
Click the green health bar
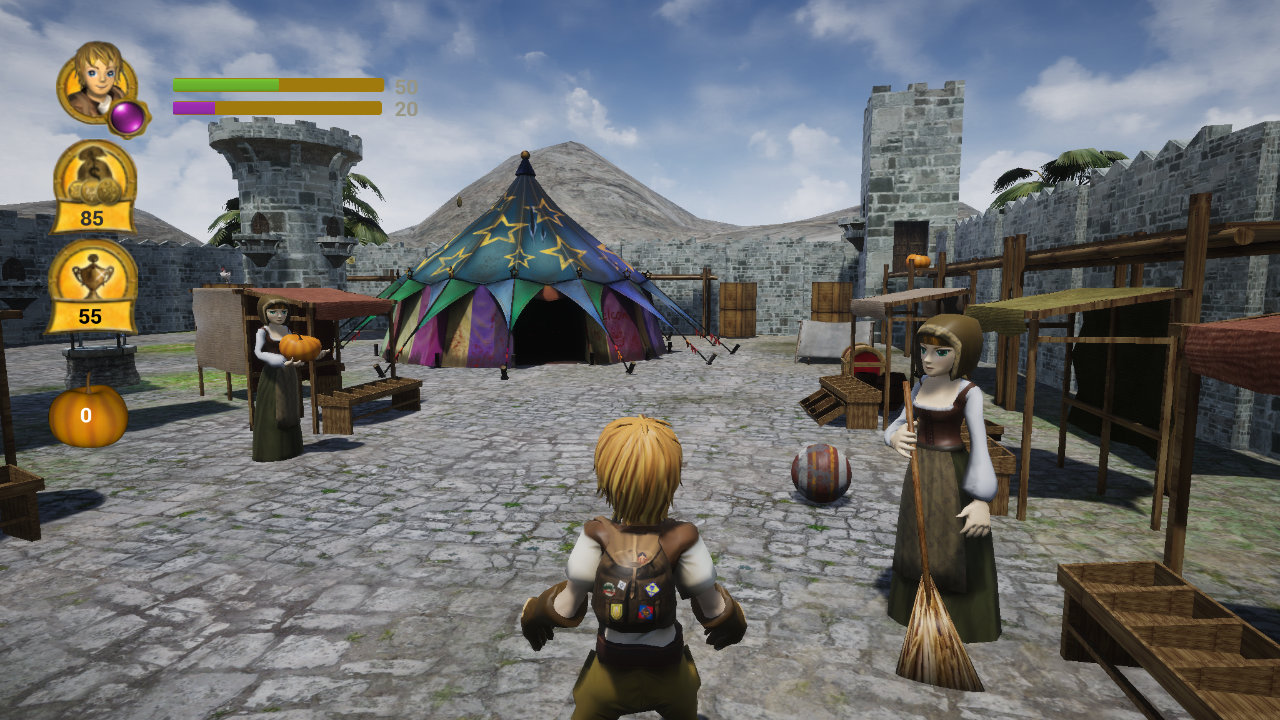[x=225, y=85]
